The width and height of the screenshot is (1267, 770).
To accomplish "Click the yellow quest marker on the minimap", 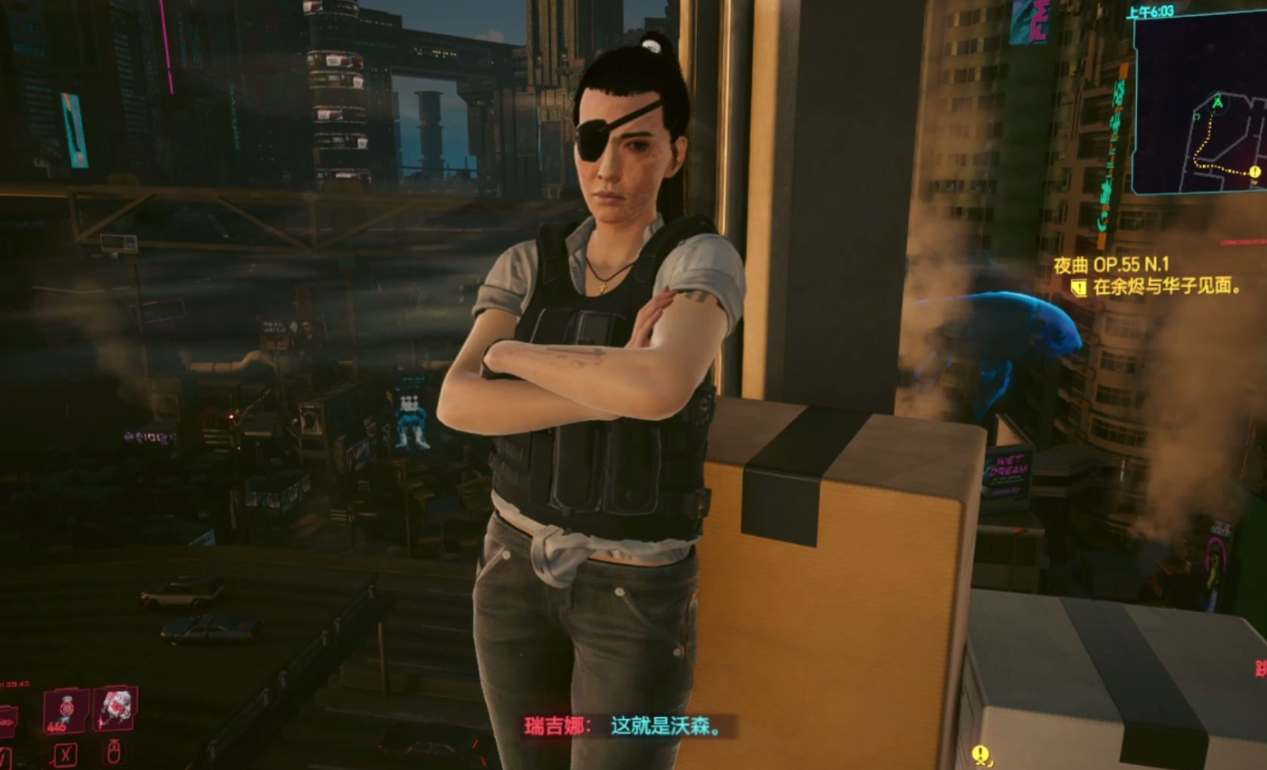I will (x=1255, y=172).
